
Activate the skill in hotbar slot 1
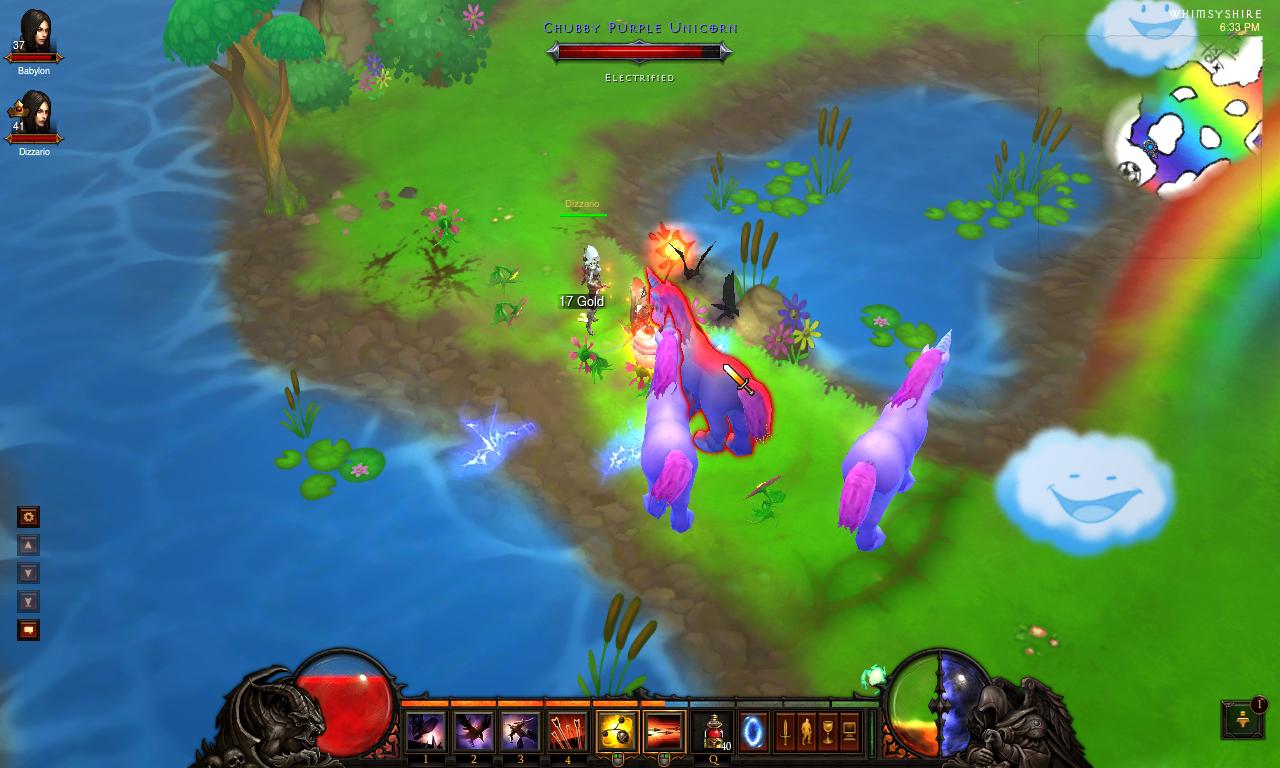click(426, 731)
